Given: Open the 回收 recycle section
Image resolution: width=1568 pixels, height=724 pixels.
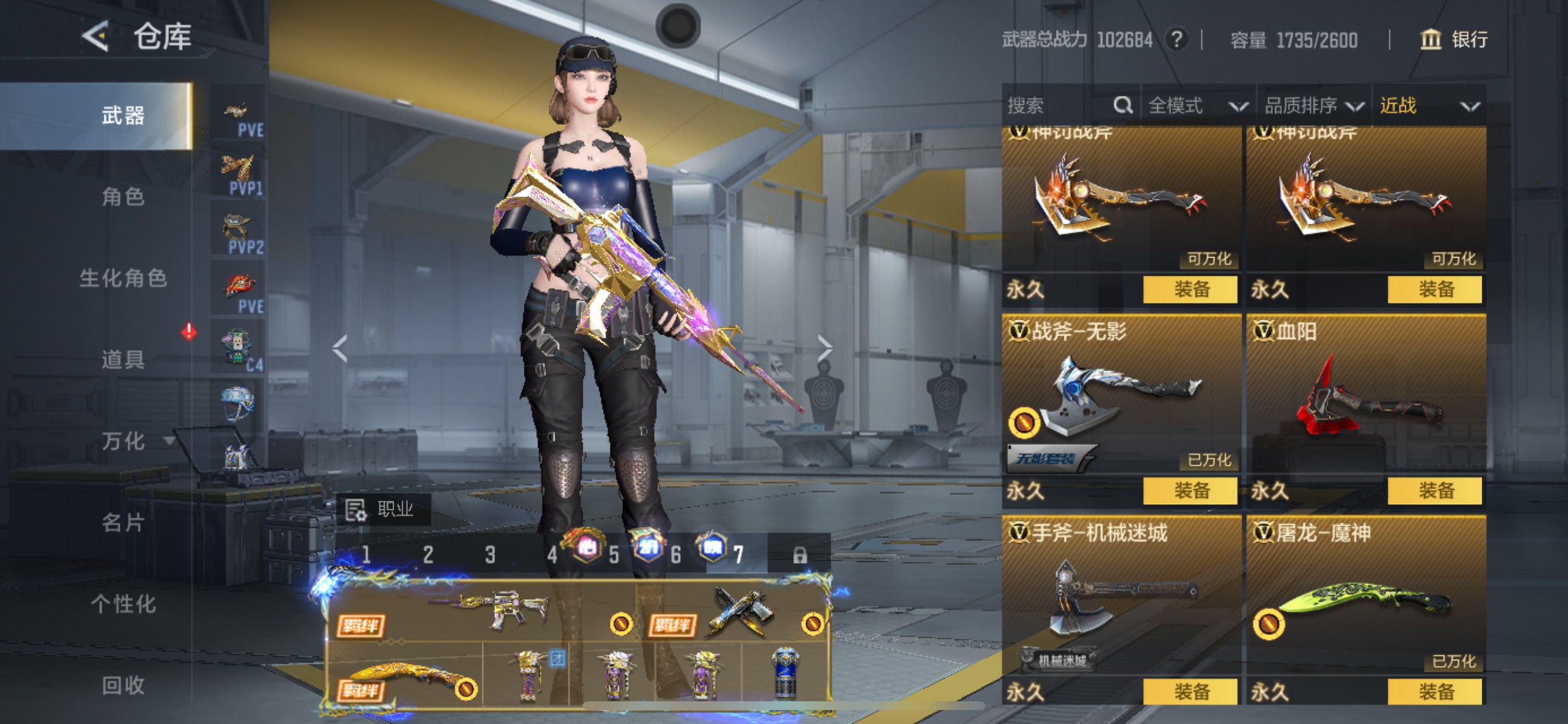Looking at the screenshot, I should [123, 685].
